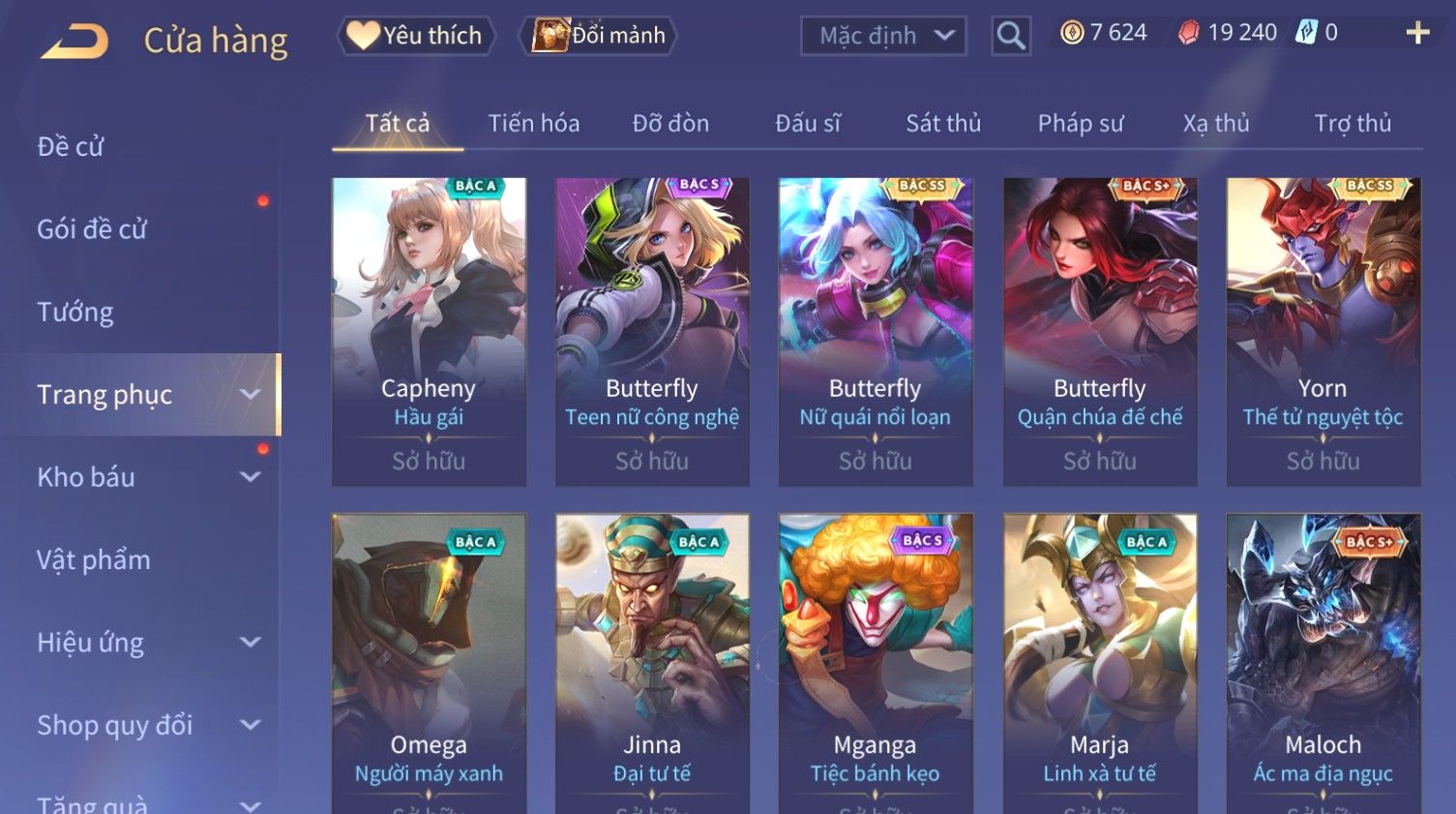The height and width of the screenshot is (814, 1456).
Task: Add currency with the plus button
Action: pos(1417,33)
